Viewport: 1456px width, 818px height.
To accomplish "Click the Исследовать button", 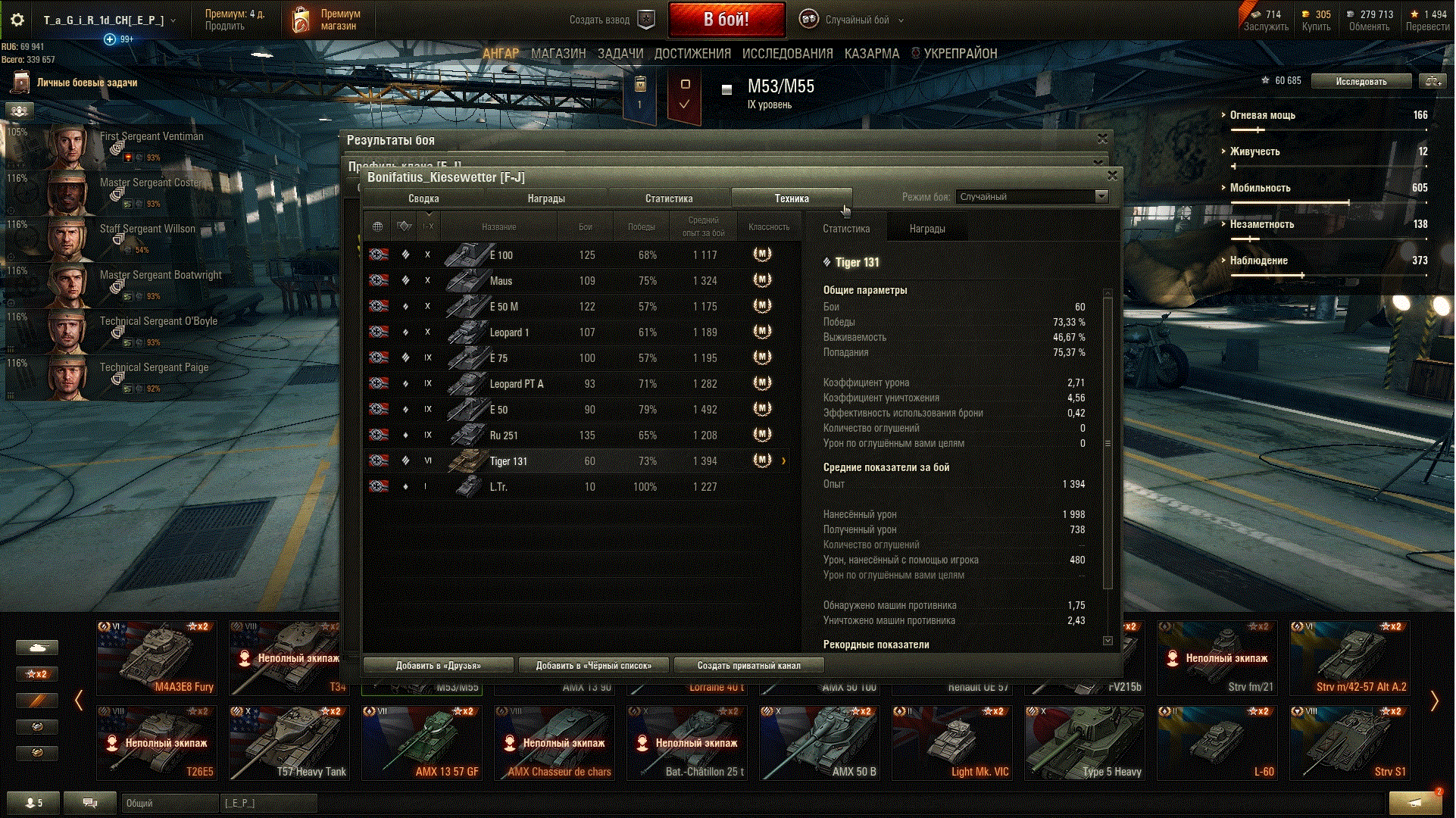I will [x=1361, y=81].
